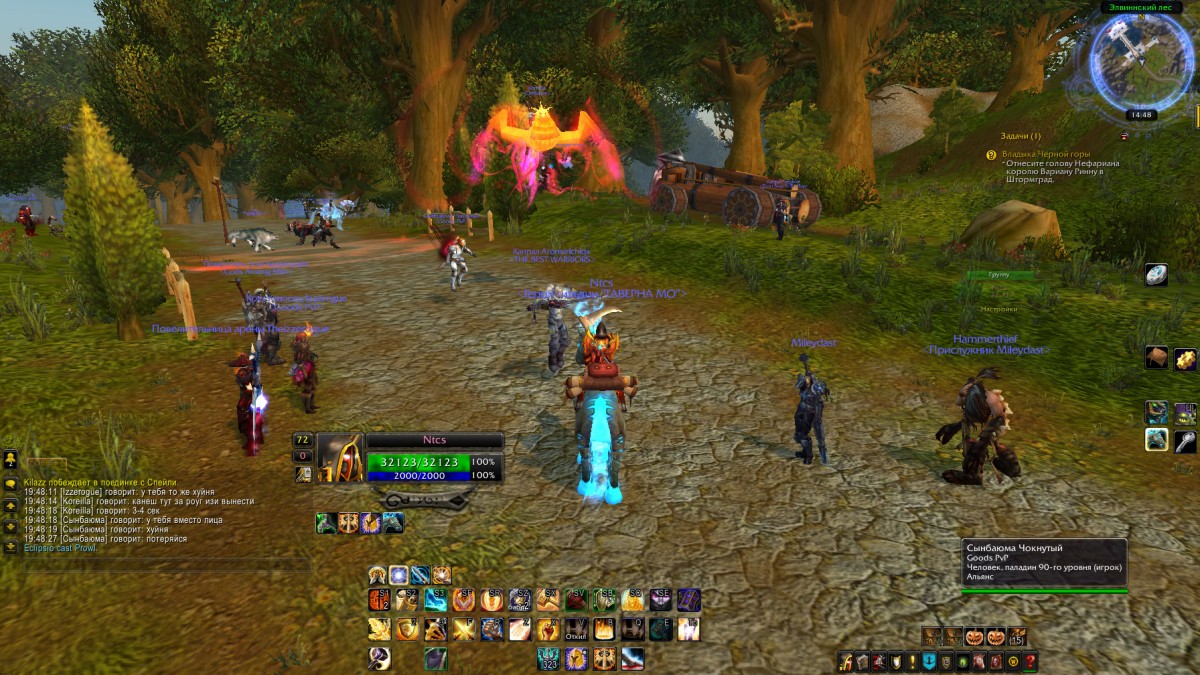Cast the red SV ability
The width and height of the screenshot is (1200, 675).
coord(576,599)
